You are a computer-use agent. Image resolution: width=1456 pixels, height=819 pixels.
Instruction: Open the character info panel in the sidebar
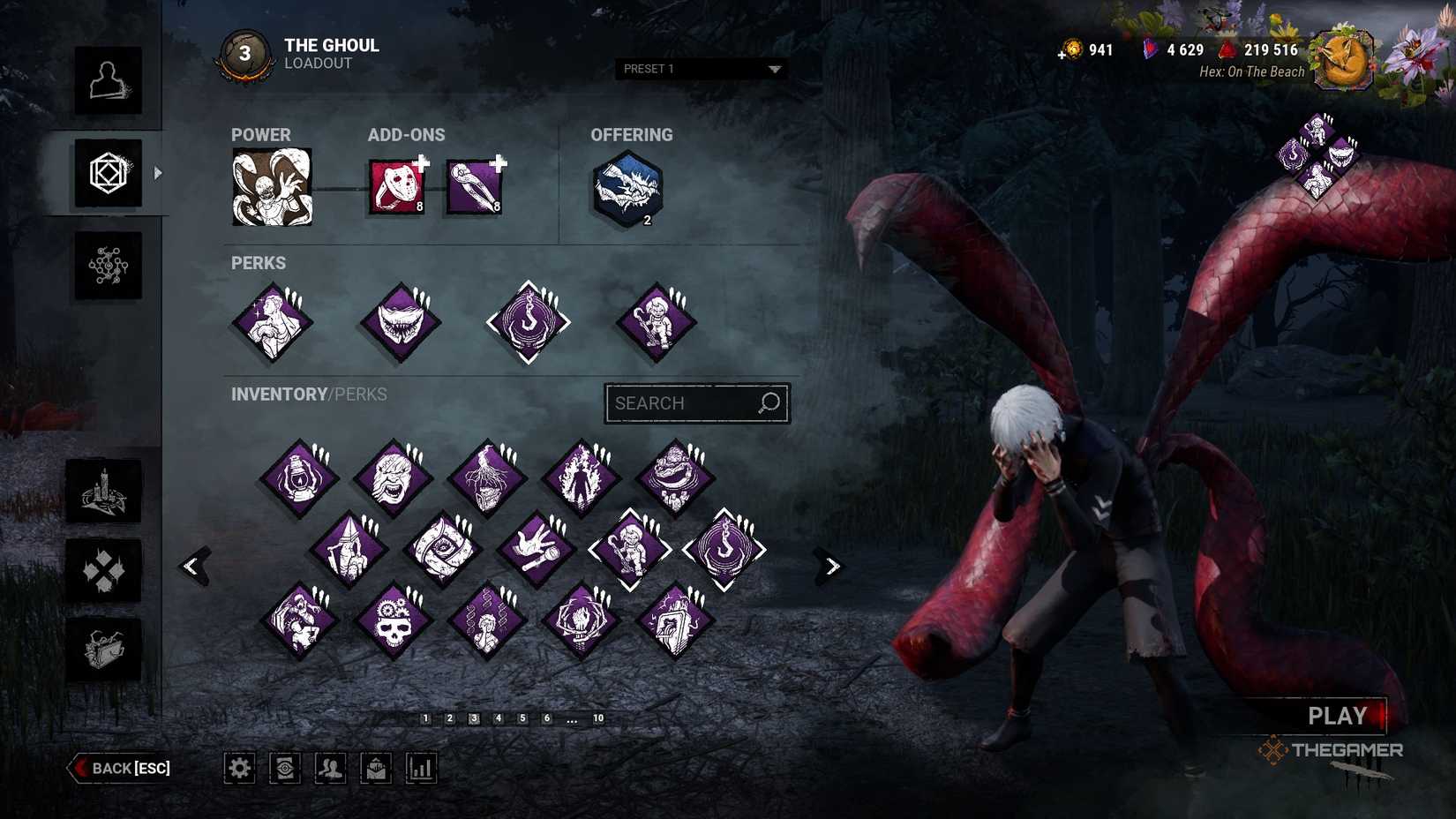click(109, 82)
